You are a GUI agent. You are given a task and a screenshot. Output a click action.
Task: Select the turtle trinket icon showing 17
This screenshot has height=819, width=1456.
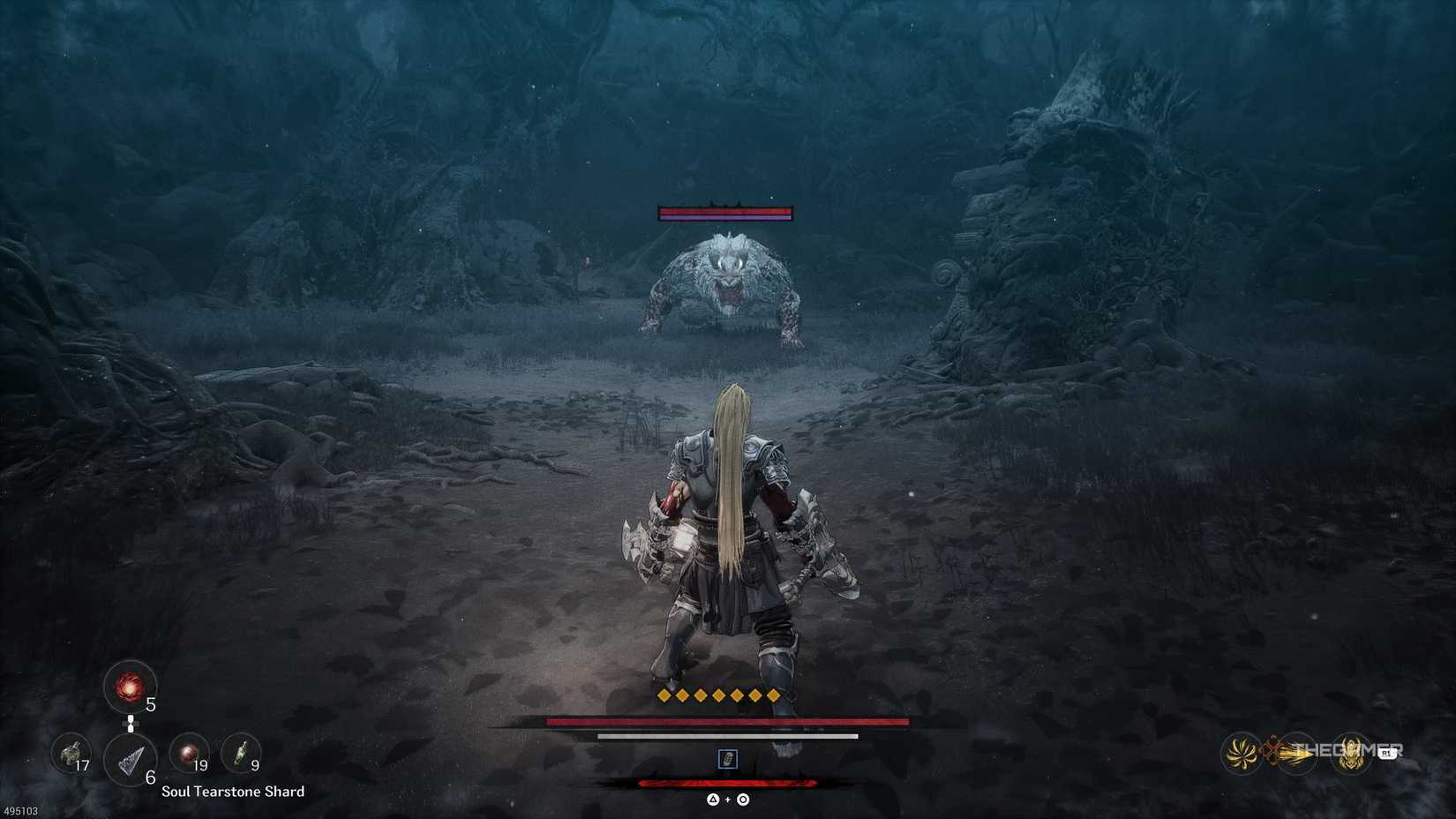(x=71, y=753)
